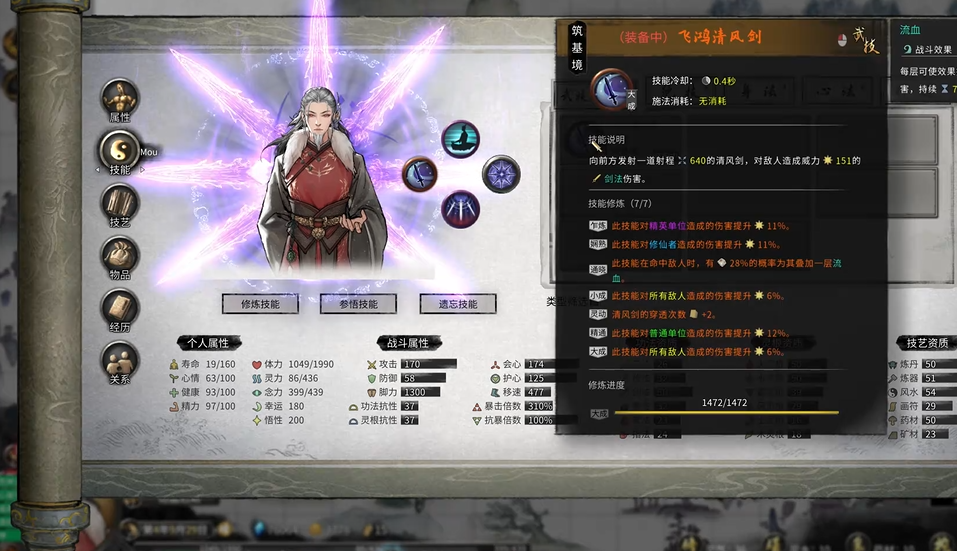
Task: Click the 飞鸿清风剑 skill icon in tooltip
Action: [609, 89]
